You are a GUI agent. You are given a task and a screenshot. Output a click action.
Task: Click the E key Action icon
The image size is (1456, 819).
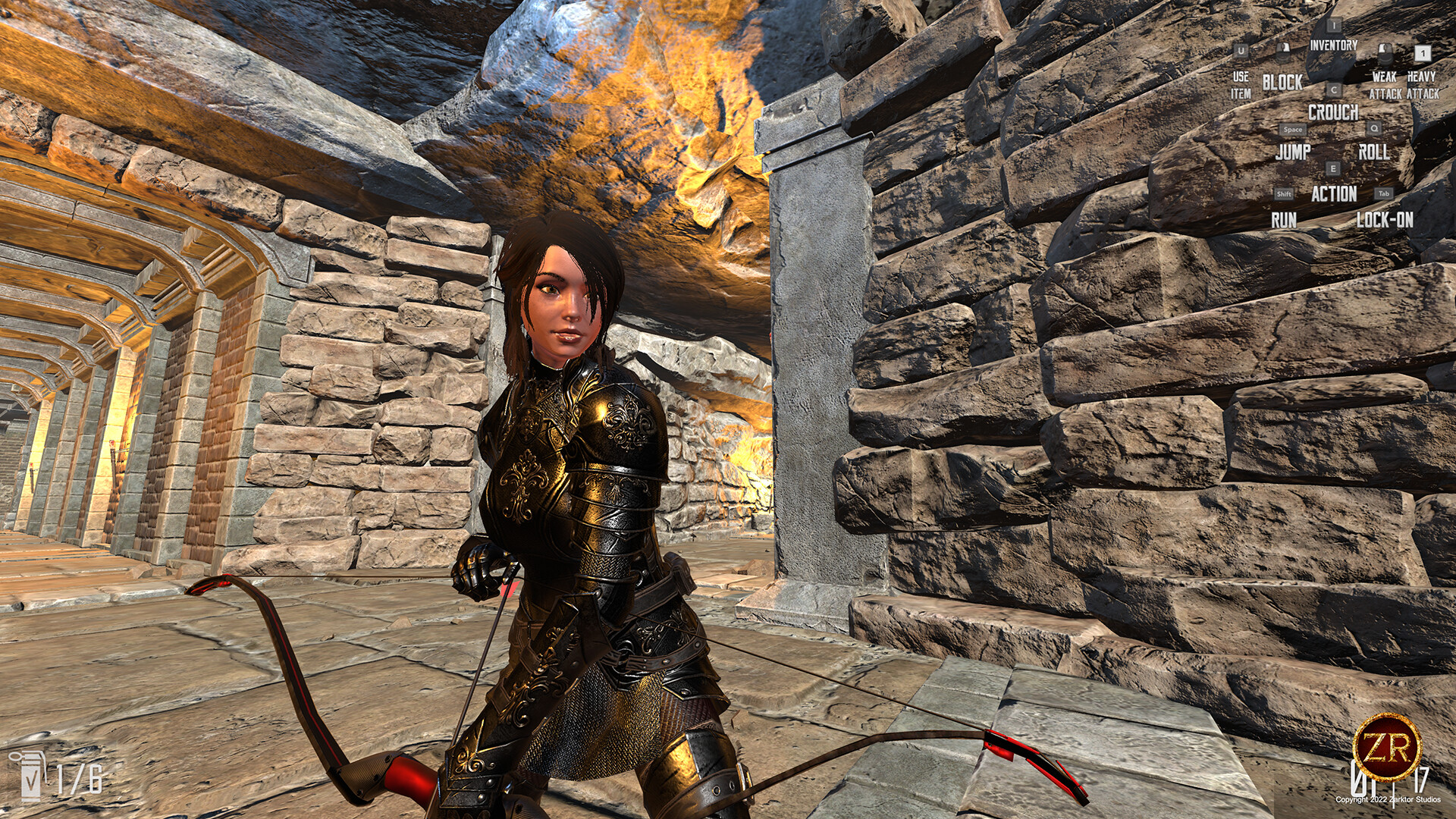[1333, 168]
